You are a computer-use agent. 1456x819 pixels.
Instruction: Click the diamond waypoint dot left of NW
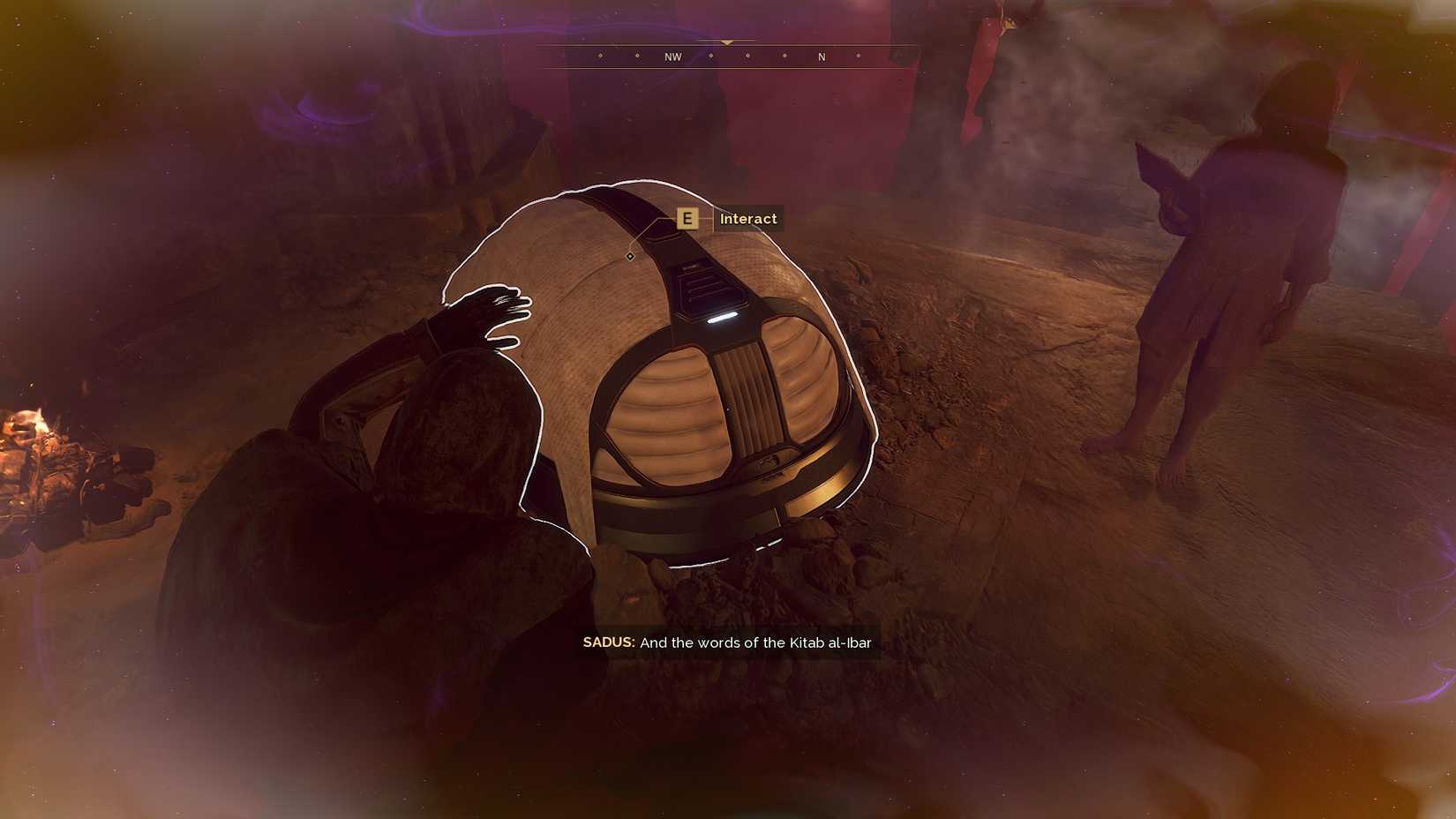[x=637, y=57]
